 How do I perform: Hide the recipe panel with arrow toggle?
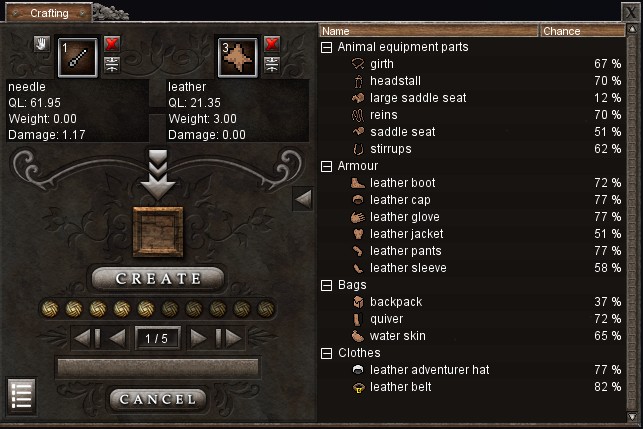[x=303, y=199]
